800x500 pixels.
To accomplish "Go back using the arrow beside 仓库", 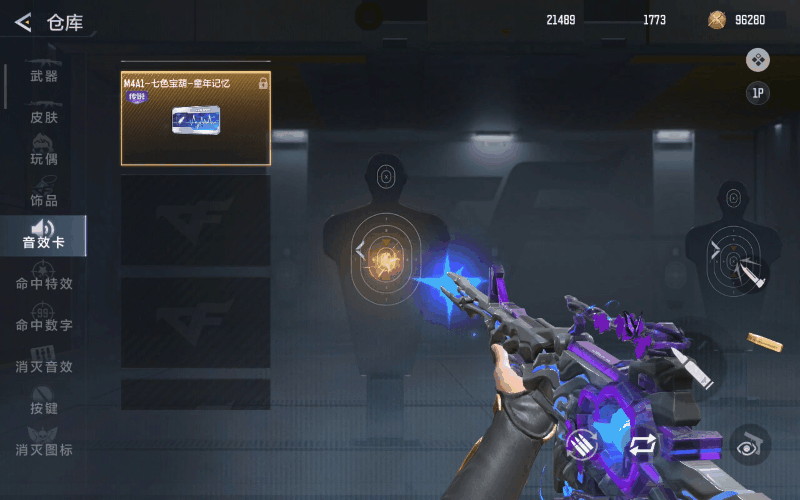I will 23,22.
